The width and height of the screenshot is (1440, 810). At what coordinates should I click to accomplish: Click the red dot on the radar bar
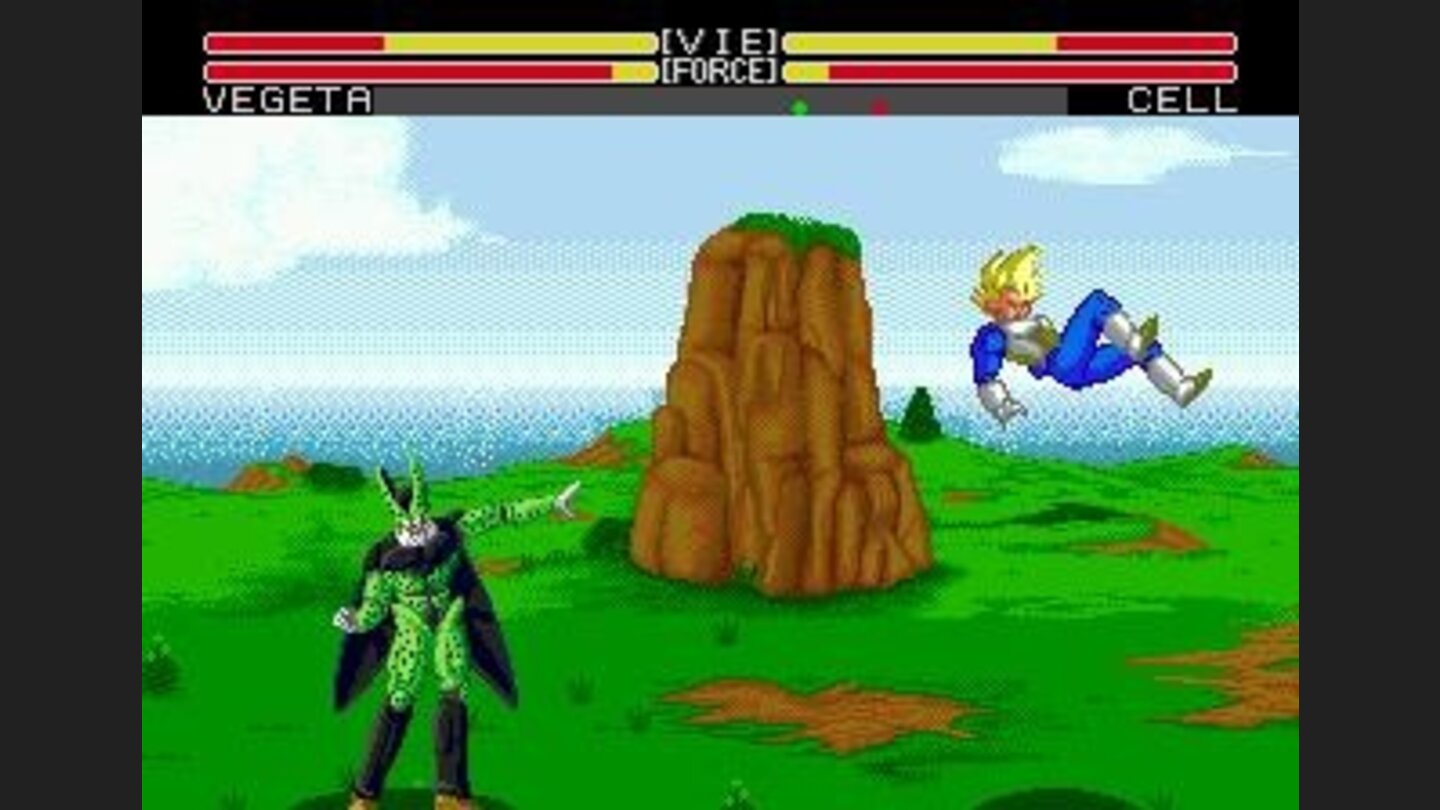(x=879, y=103)
